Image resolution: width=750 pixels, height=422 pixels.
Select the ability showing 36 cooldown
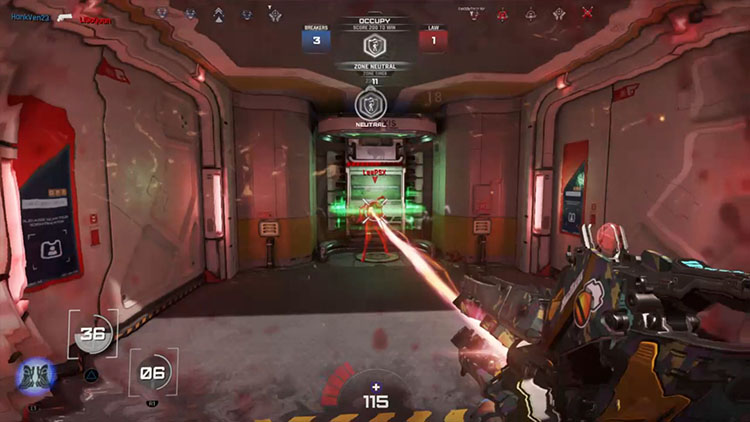tap(93, 336)
